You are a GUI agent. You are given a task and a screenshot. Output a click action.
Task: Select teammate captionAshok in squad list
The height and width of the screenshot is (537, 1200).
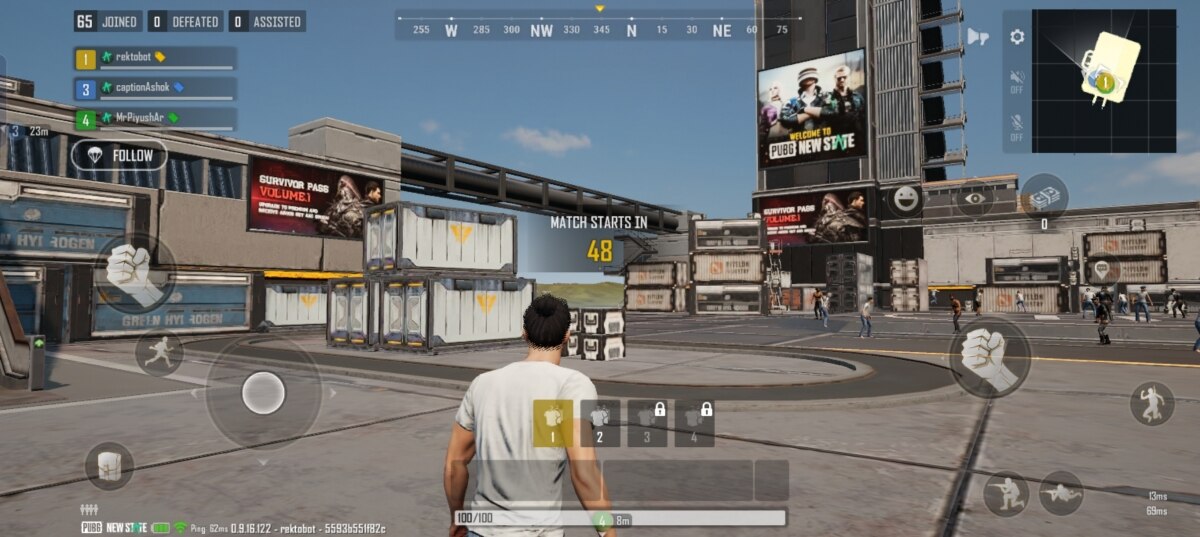(x=155, y=88)
